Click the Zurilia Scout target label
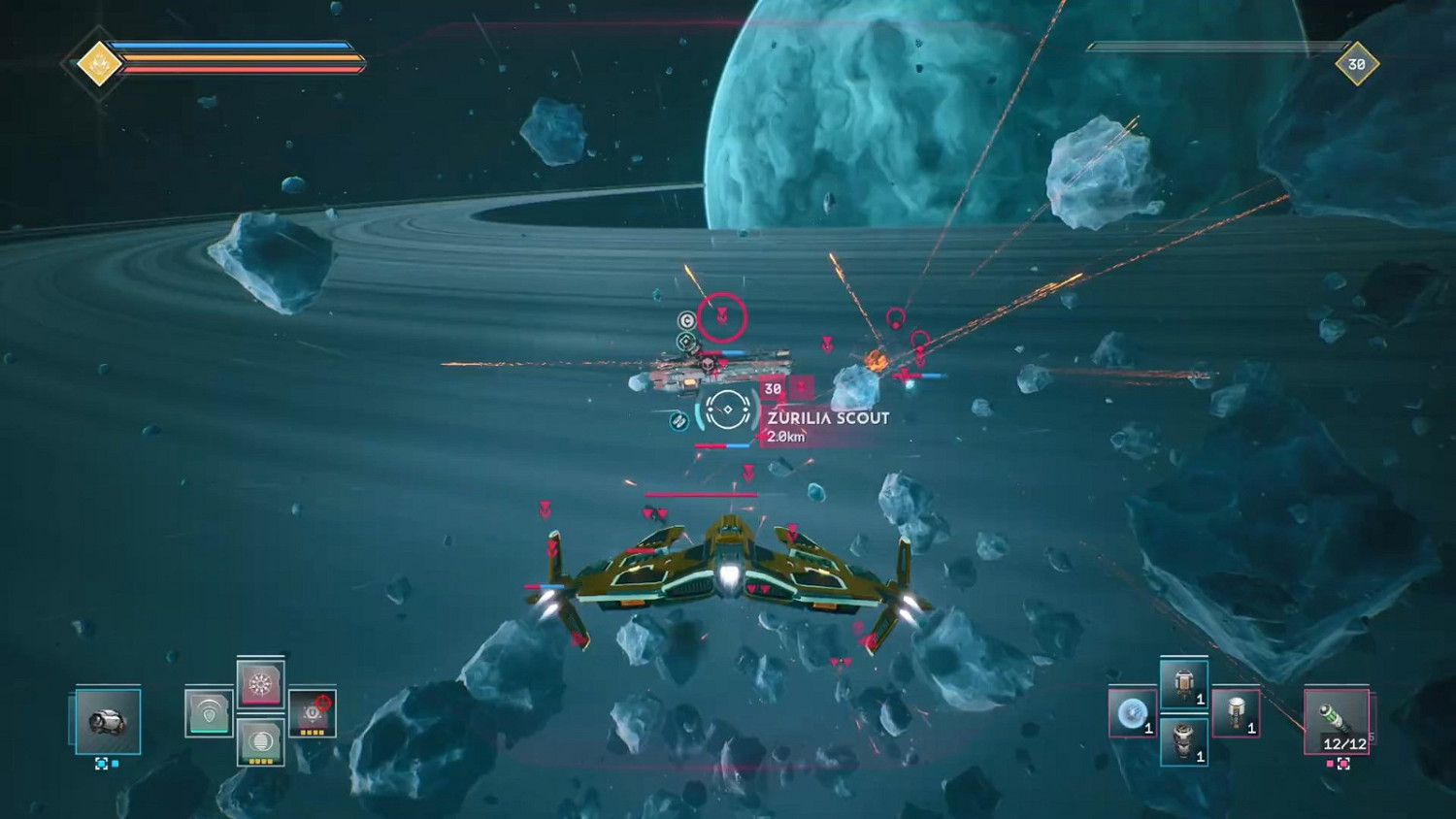This screenshot has width=1456, height=819. [827, 417]
